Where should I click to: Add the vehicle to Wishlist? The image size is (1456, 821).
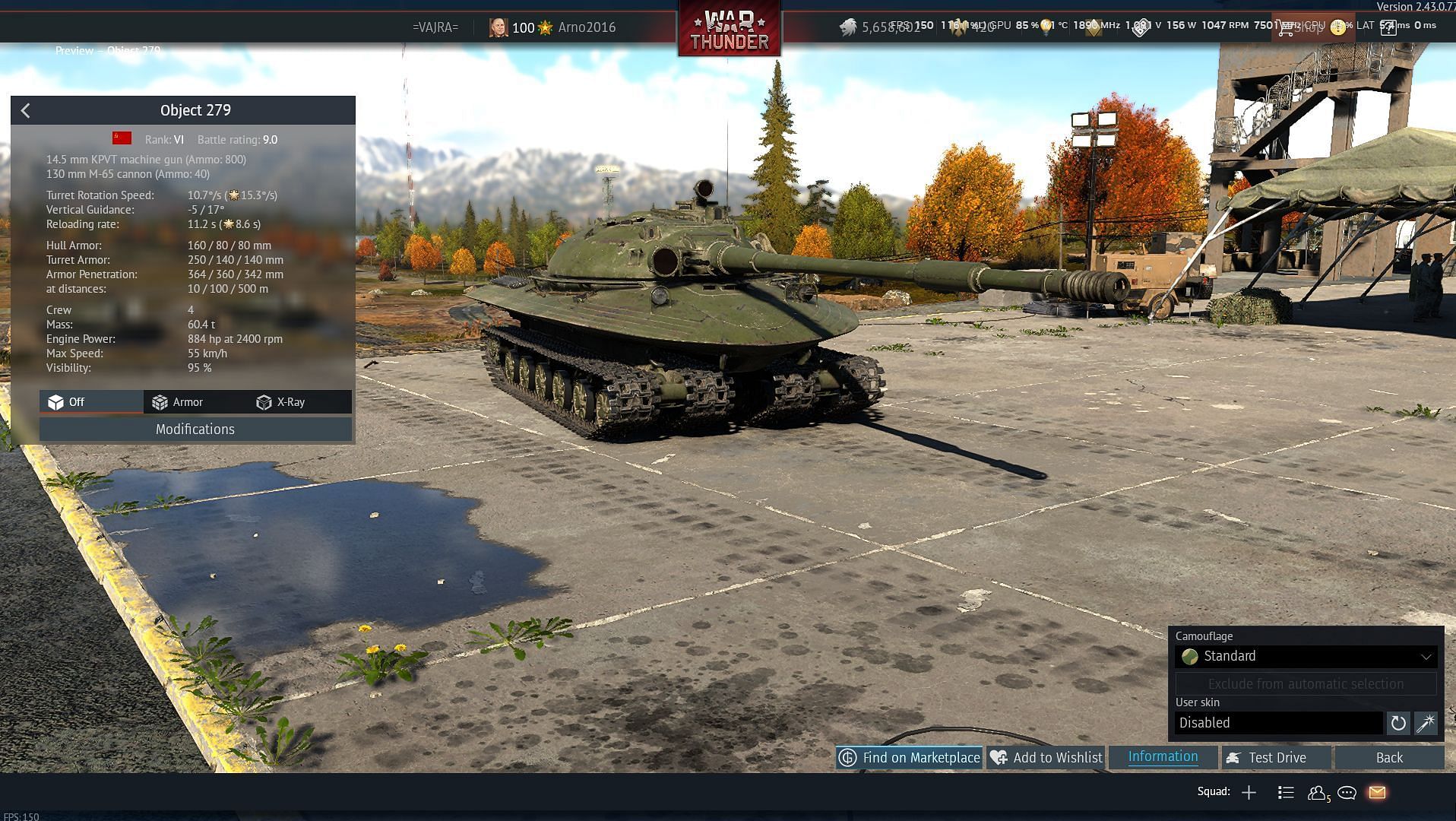pos(1046,758)
